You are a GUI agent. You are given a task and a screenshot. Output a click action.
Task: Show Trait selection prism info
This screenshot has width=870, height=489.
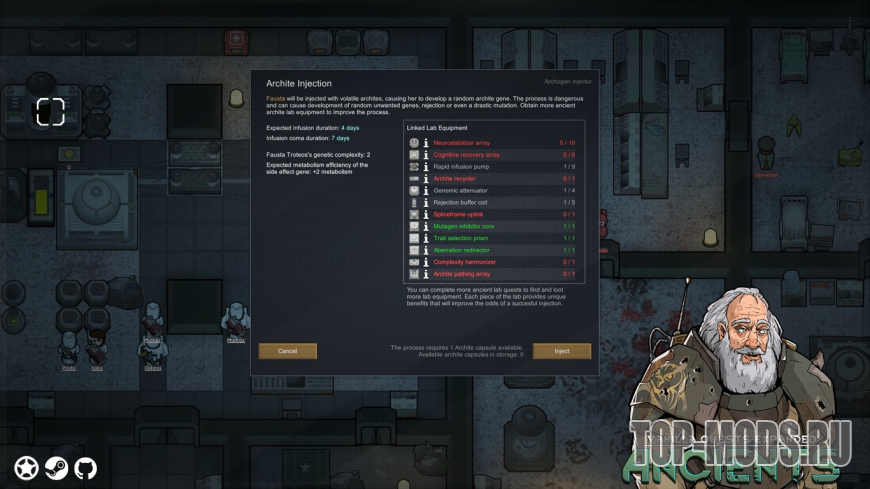click(426, 239)
